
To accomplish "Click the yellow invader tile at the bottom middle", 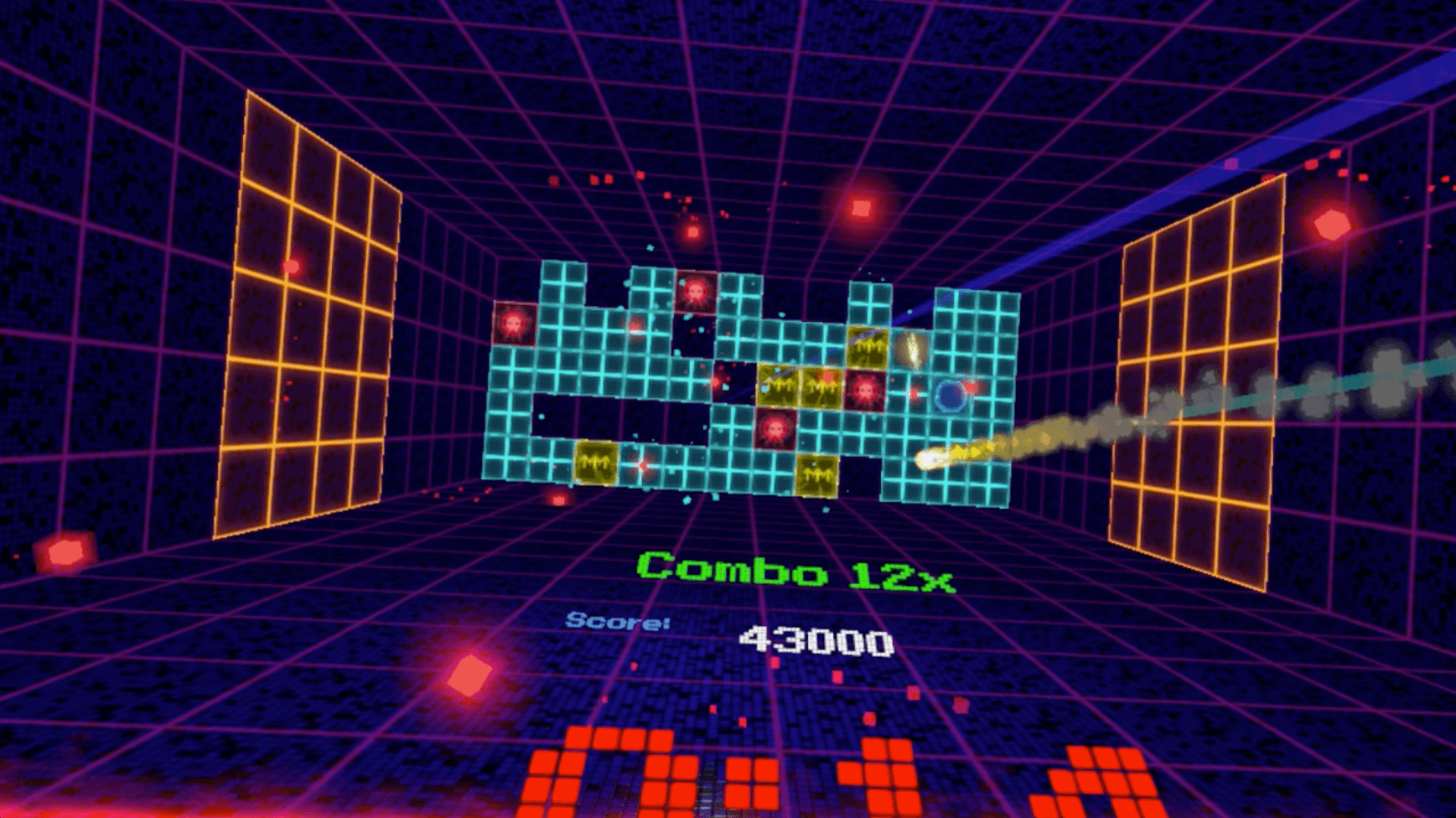I will [x=817, y=475].
